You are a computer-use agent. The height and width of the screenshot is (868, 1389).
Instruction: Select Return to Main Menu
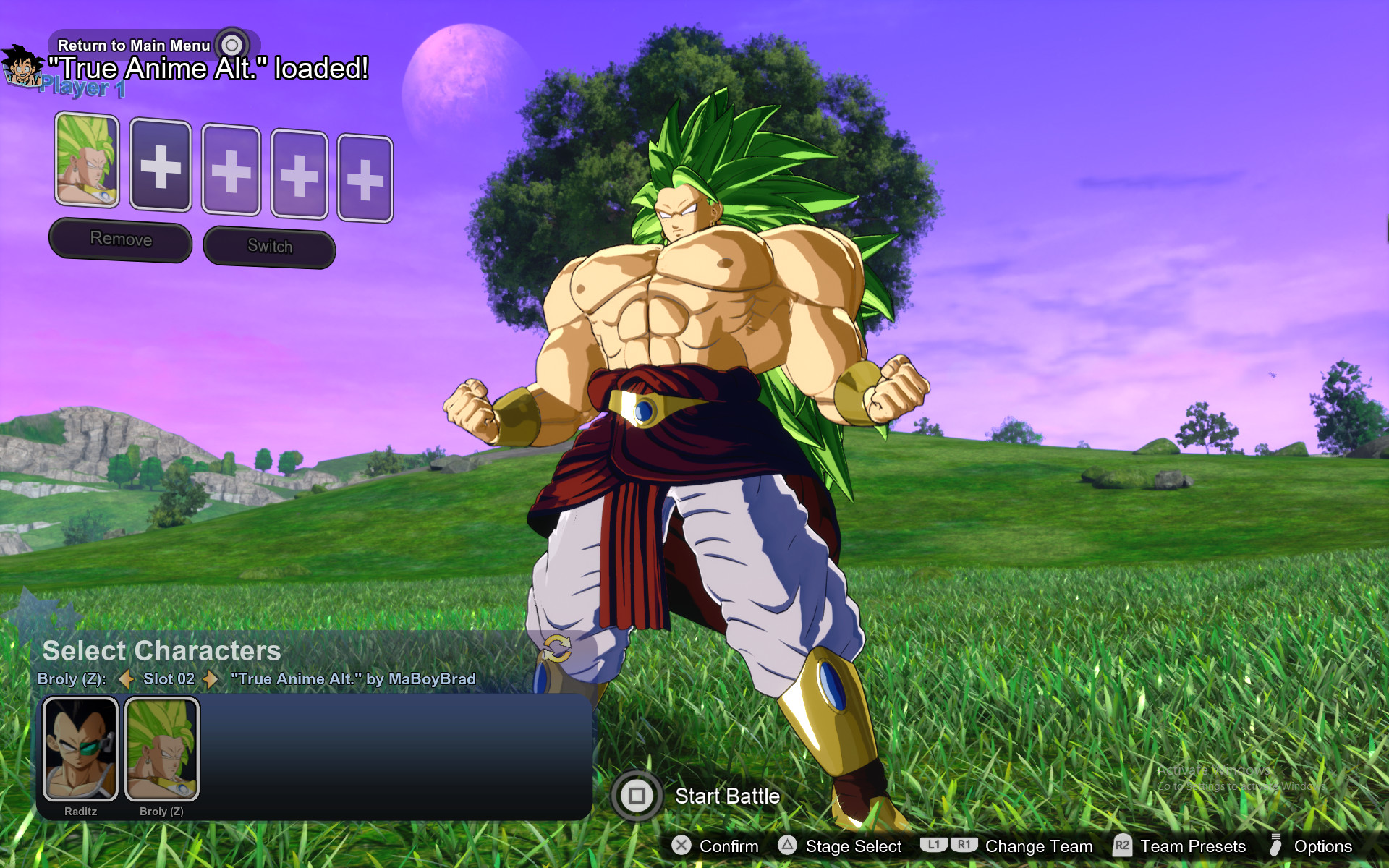pyautogui.click(x=133, y=45)
